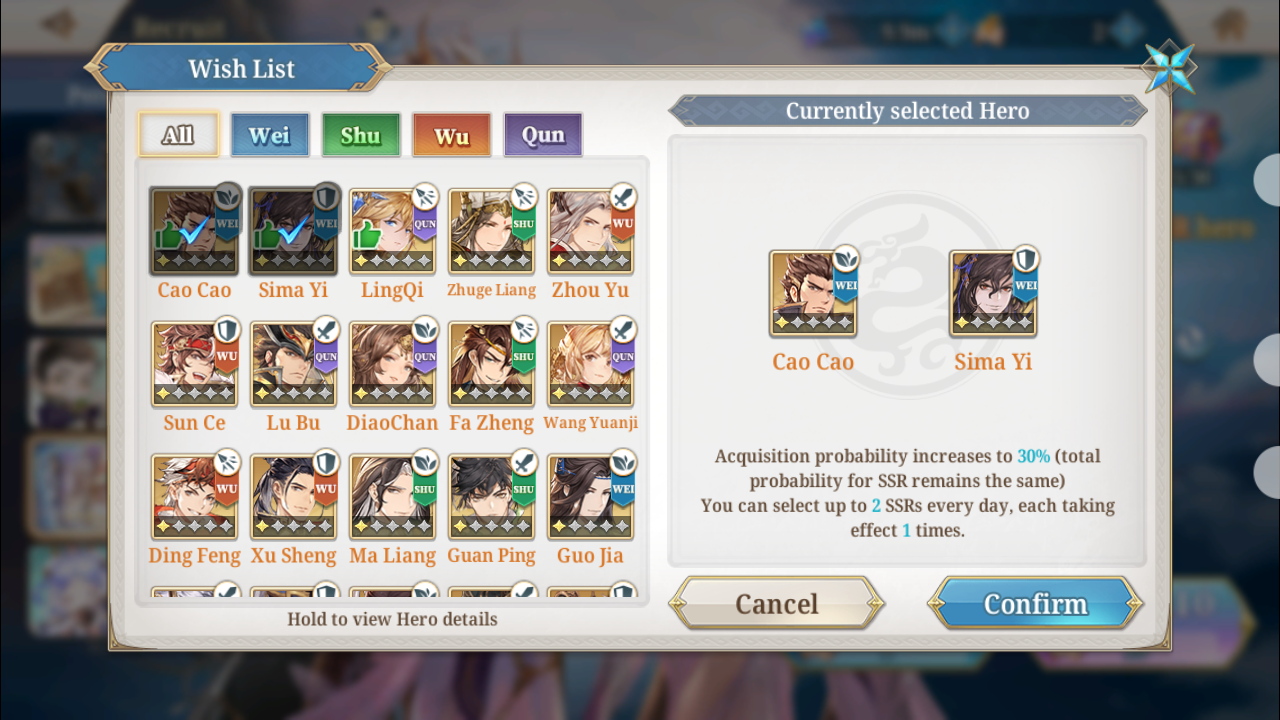Toggle Sima Yi in the hero grid
Viewport: 1280px width, 720px height.
pyautogui.click(x=293, y=231)
